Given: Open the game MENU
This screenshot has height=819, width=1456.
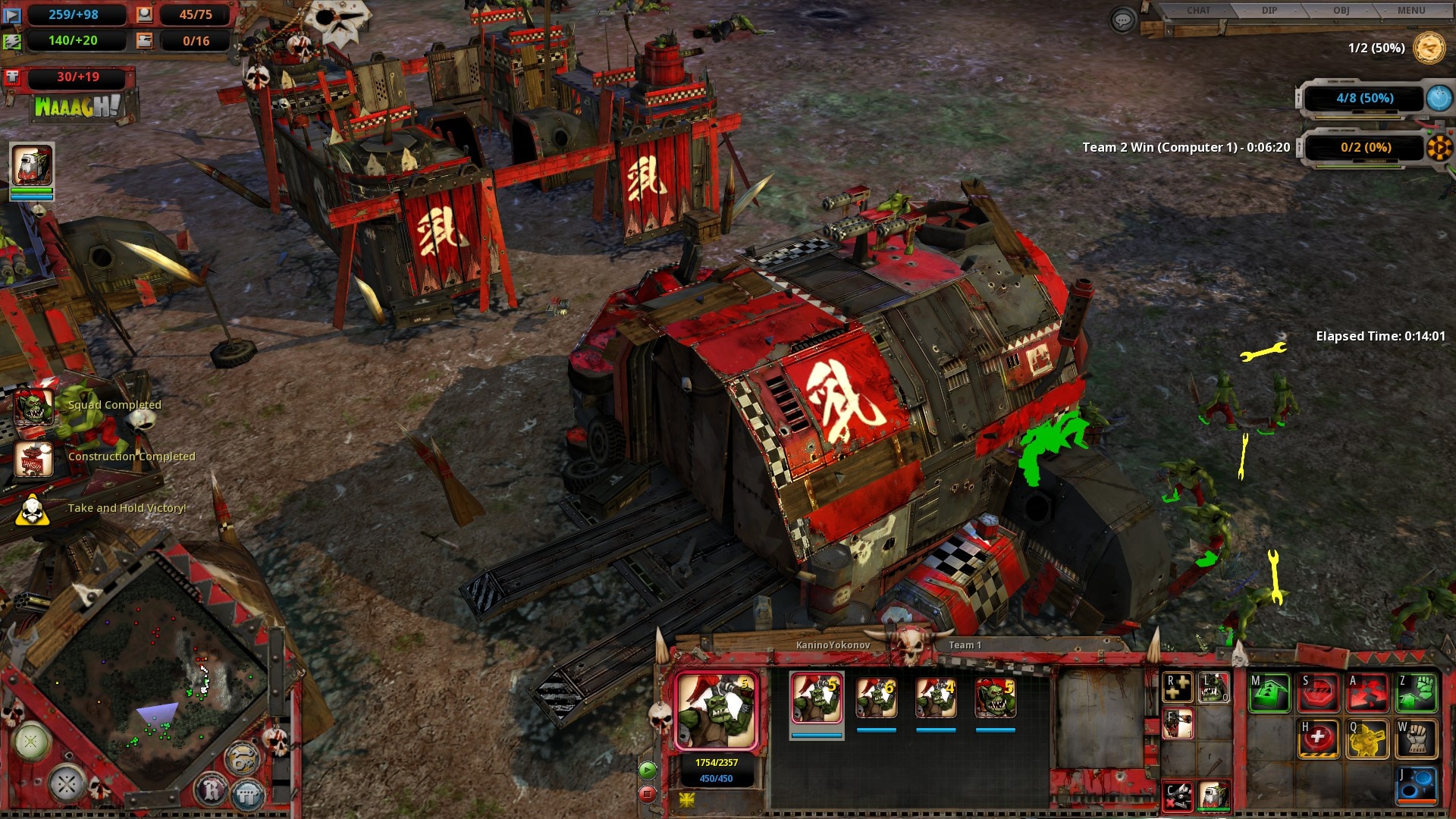Looking at the screenshot, I should (1411, 11).
